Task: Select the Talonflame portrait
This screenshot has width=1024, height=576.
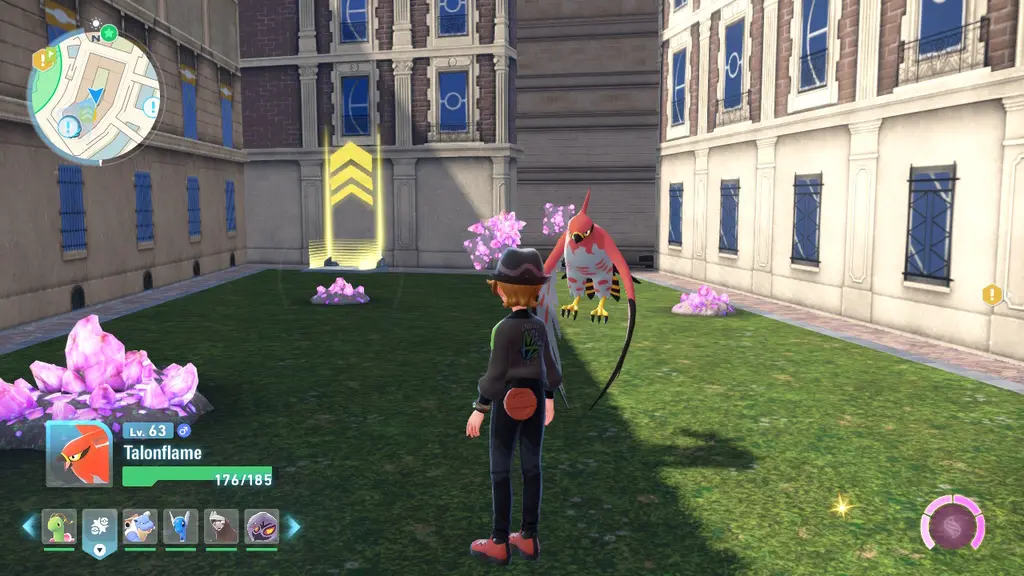Action: (x=79, y=453)
